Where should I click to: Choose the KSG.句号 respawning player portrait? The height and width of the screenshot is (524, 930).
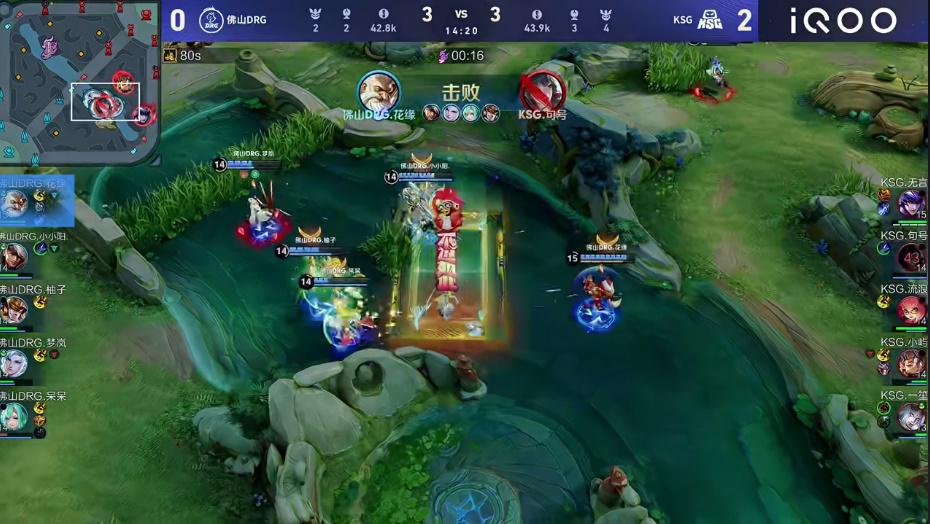coord(911,257)
